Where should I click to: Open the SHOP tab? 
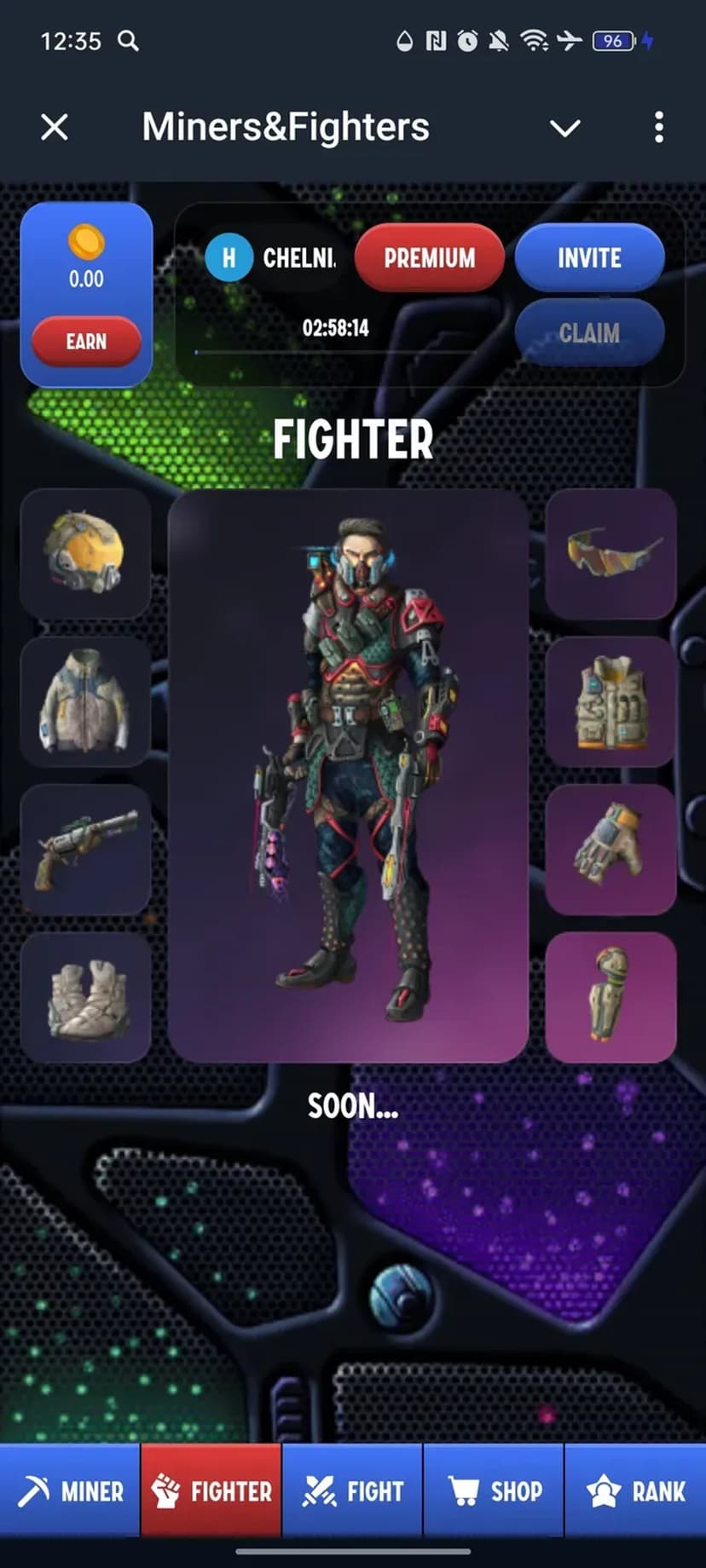[494, 1491]
